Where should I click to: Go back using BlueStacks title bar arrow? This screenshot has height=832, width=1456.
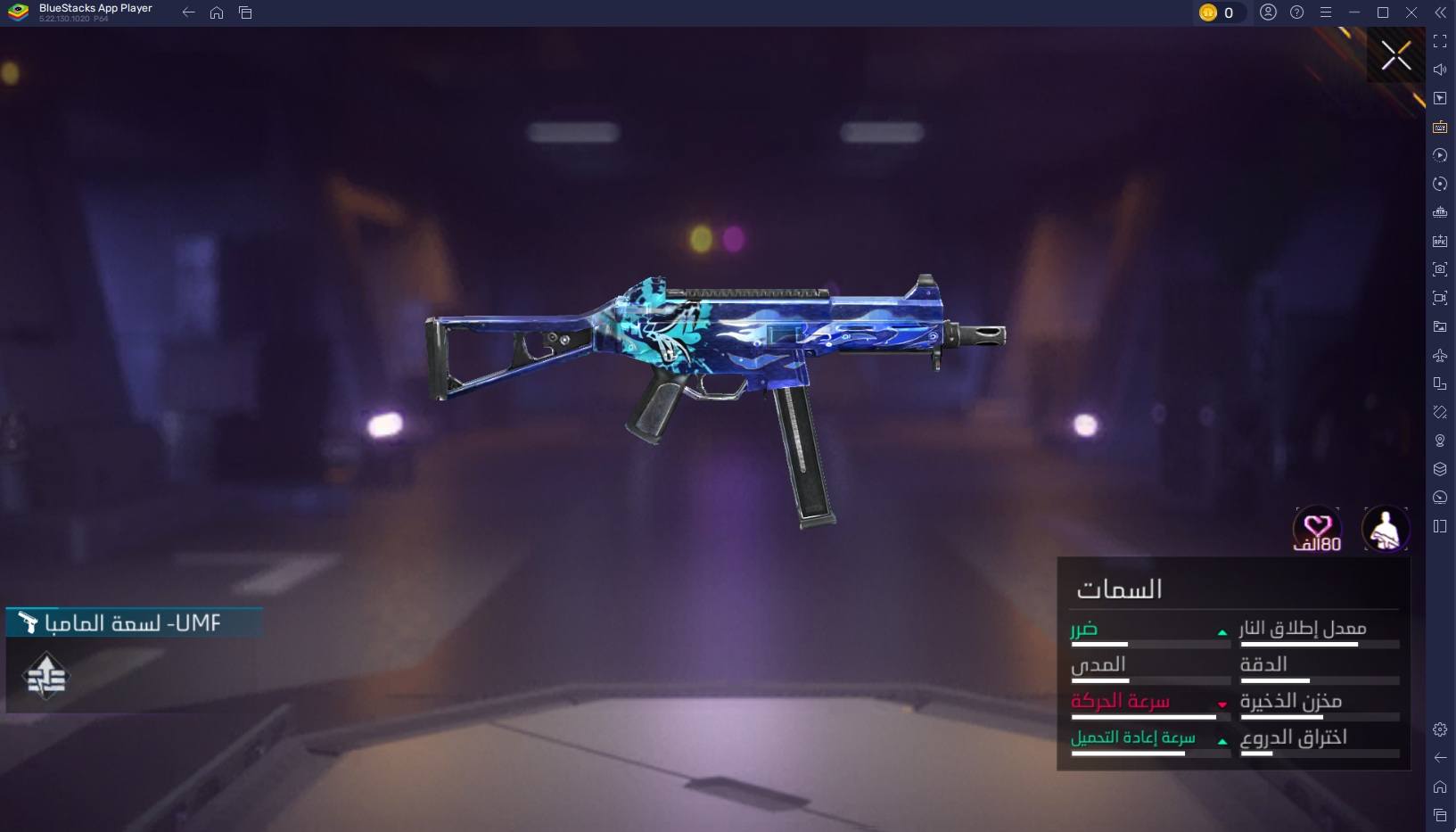pyautogui.click(x=188, y=12)
